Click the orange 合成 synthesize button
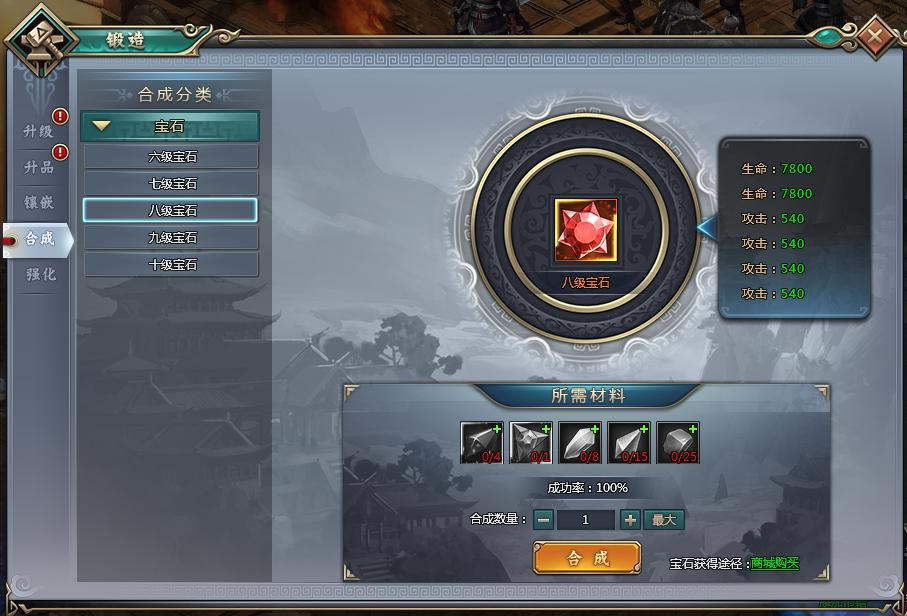The height and width of the screenshot is (616, 907). click(x=586, y=558)
